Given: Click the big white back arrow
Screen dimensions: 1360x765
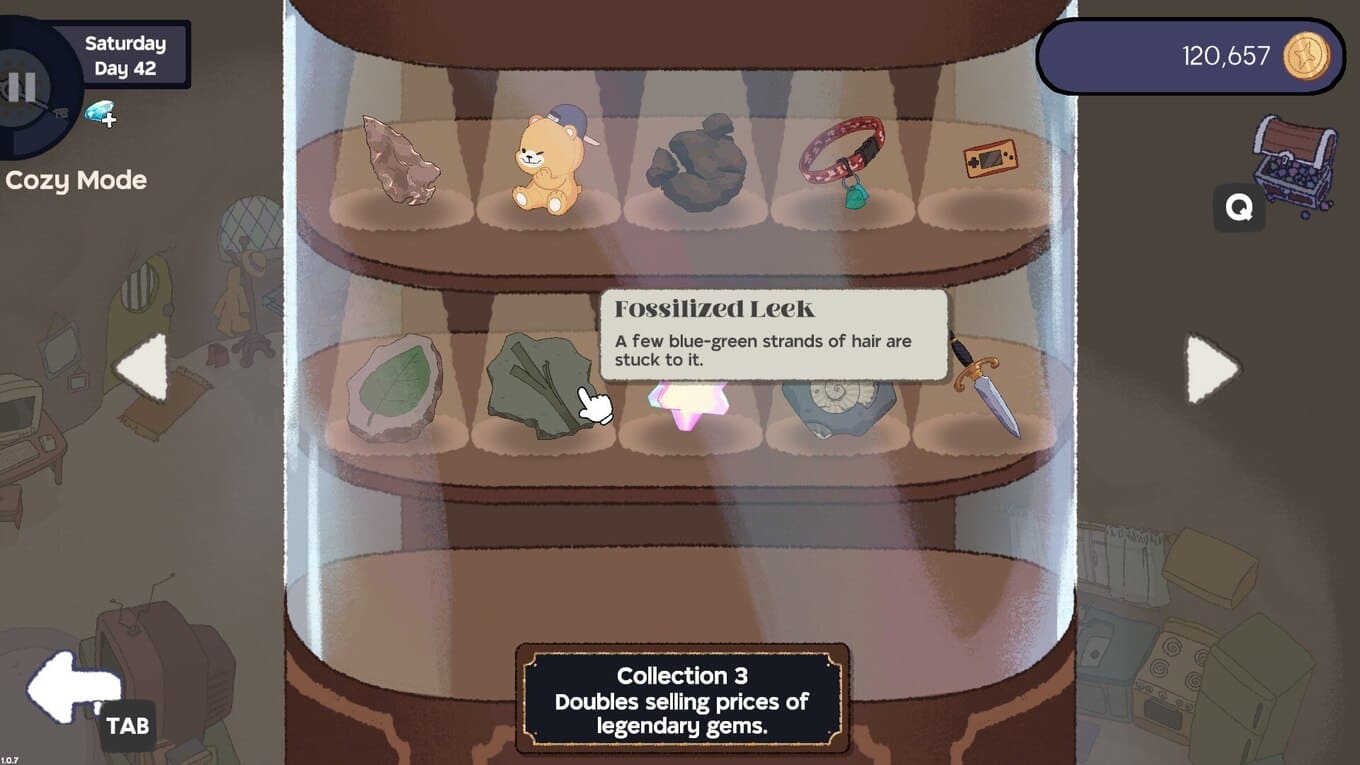Looking at the screenshot, I should coord(70,686).
